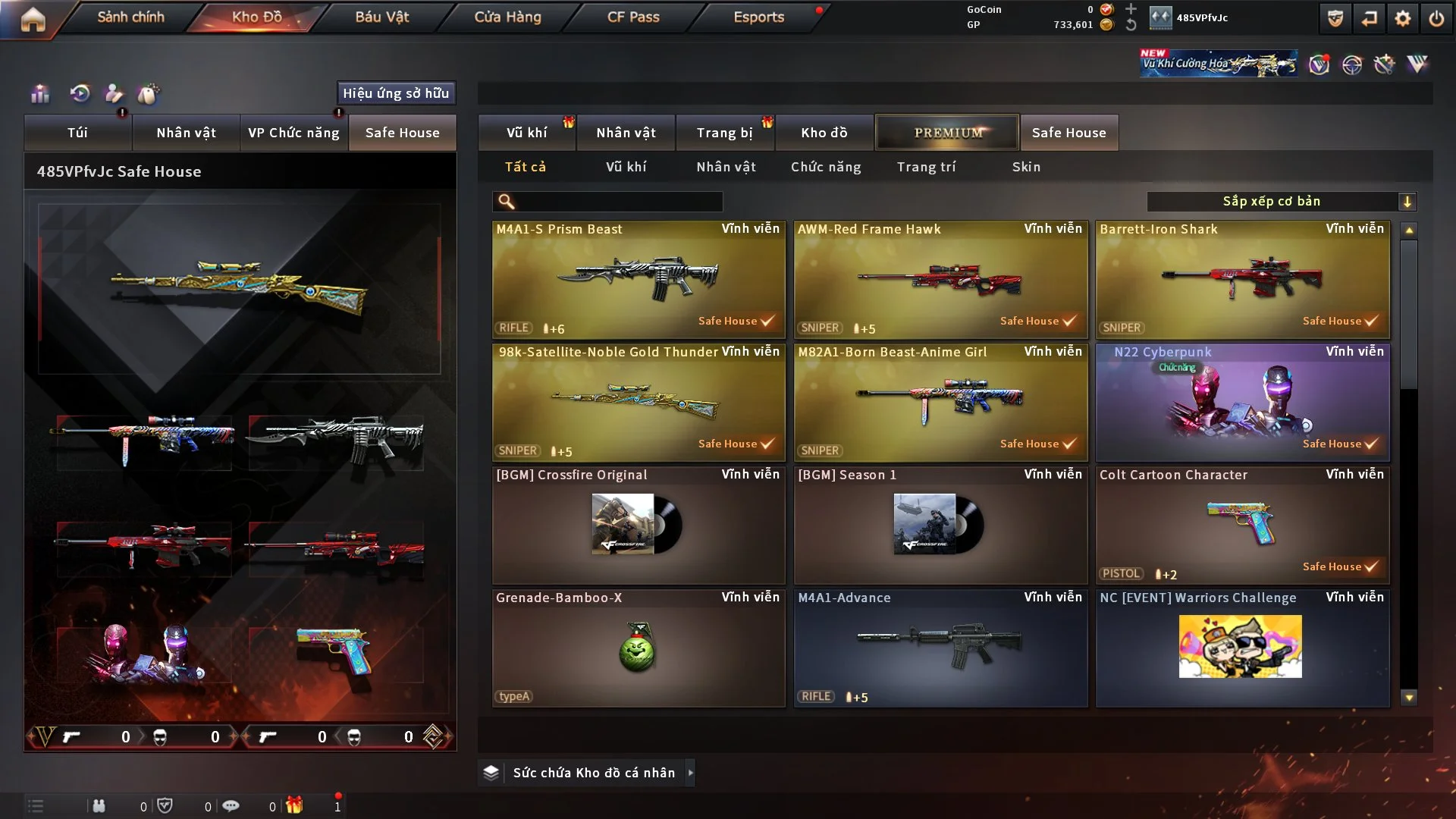
Task: Show the Skin filter category
Action: [x=1026, y=167]
